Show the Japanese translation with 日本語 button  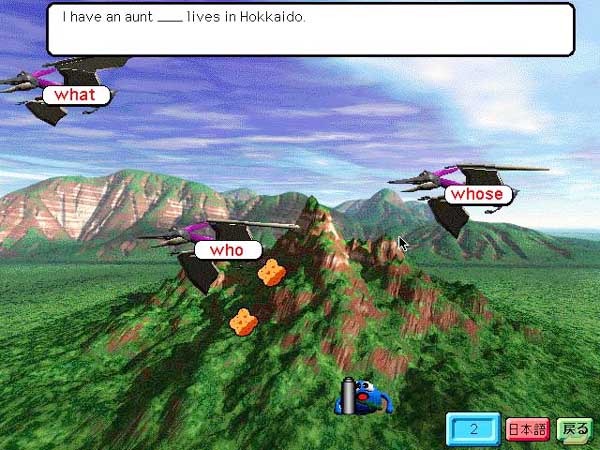[527, 430]
